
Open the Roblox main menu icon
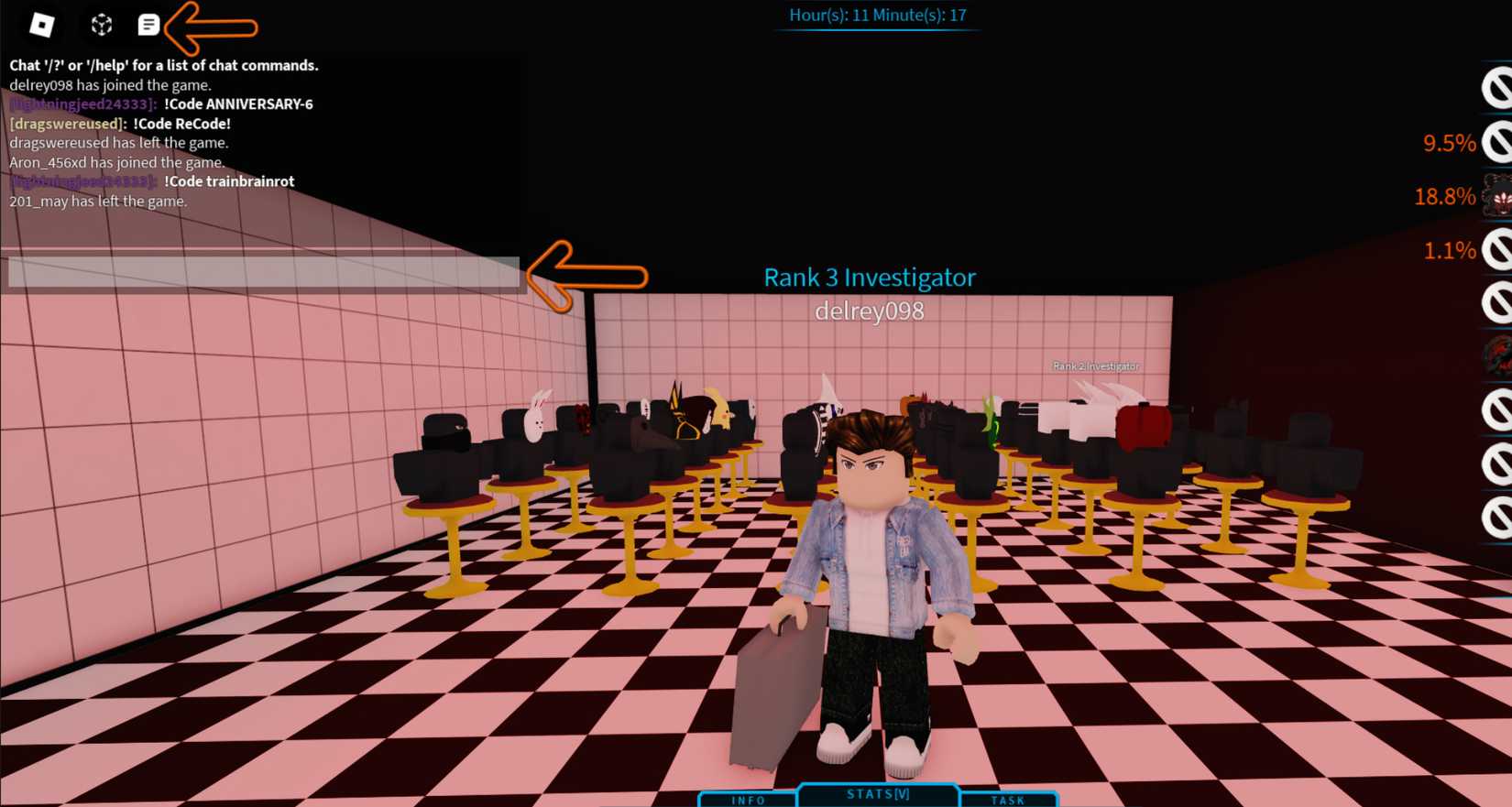tap(40, 25)
